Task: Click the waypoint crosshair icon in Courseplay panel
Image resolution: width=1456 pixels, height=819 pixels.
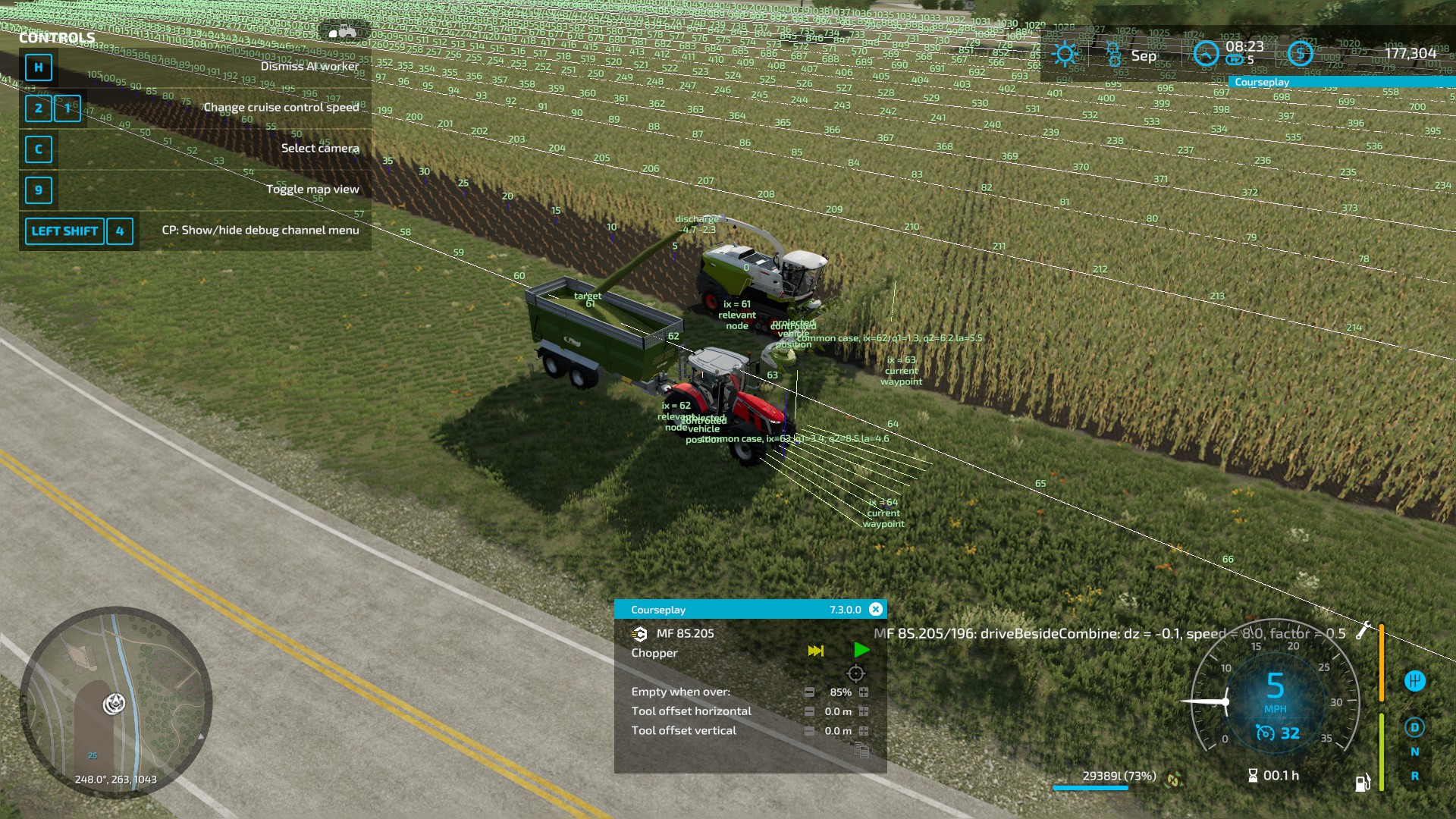Action: click(855, 673)
